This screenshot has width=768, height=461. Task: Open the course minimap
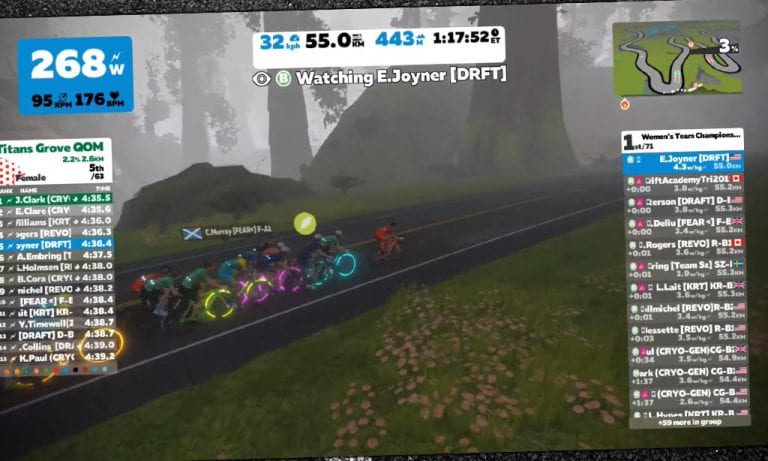click(x=677, y=62)
